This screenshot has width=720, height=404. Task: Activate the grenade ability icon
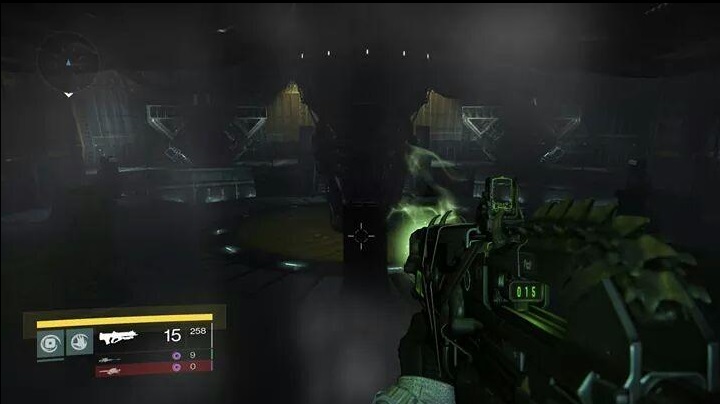(x=49, y=343)
